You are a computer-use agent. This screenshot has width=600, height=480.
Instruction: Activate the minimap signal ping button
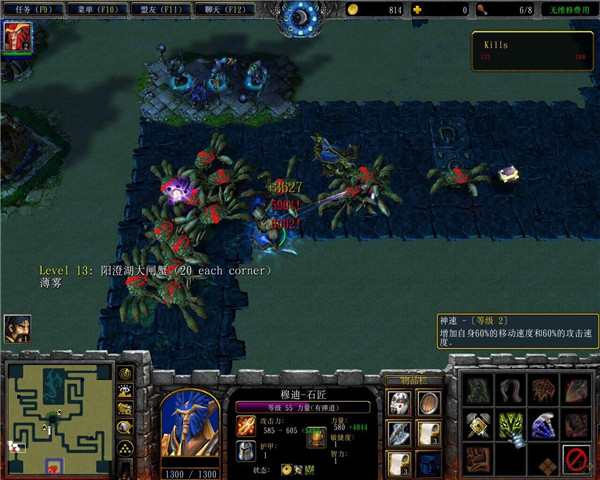point(126,373)
